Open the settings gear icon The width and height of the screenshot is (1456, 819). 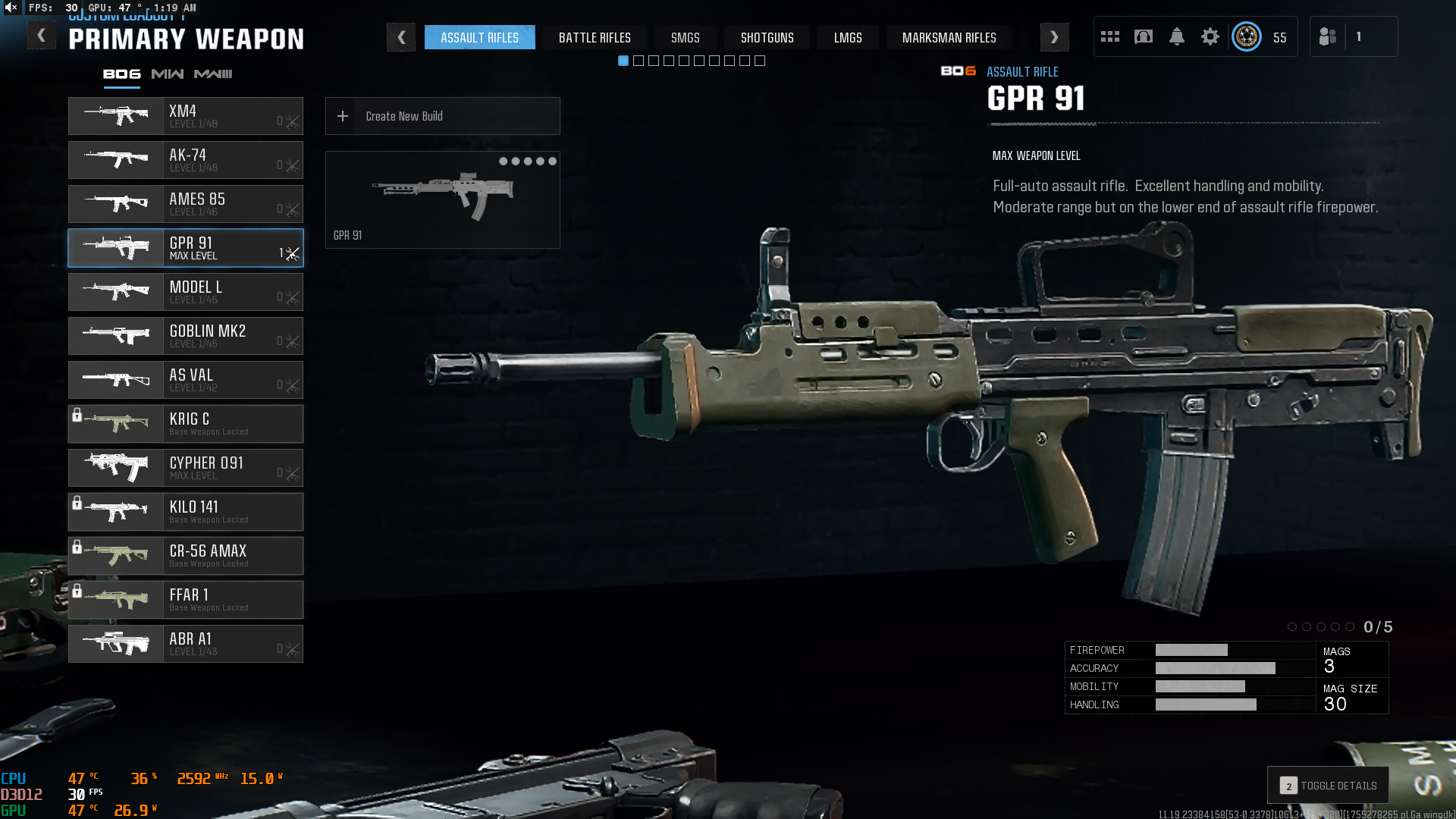pyautogui.click(x=1210, y=36)
